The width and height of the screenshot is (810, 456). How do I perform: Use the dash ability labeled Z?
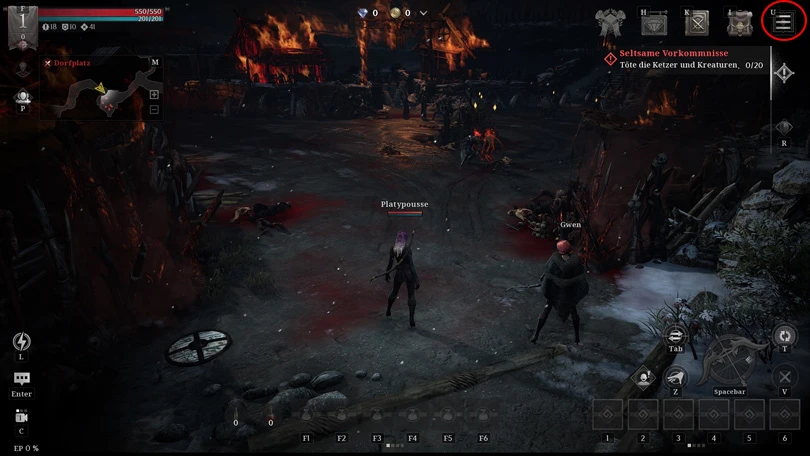point(676,378)
